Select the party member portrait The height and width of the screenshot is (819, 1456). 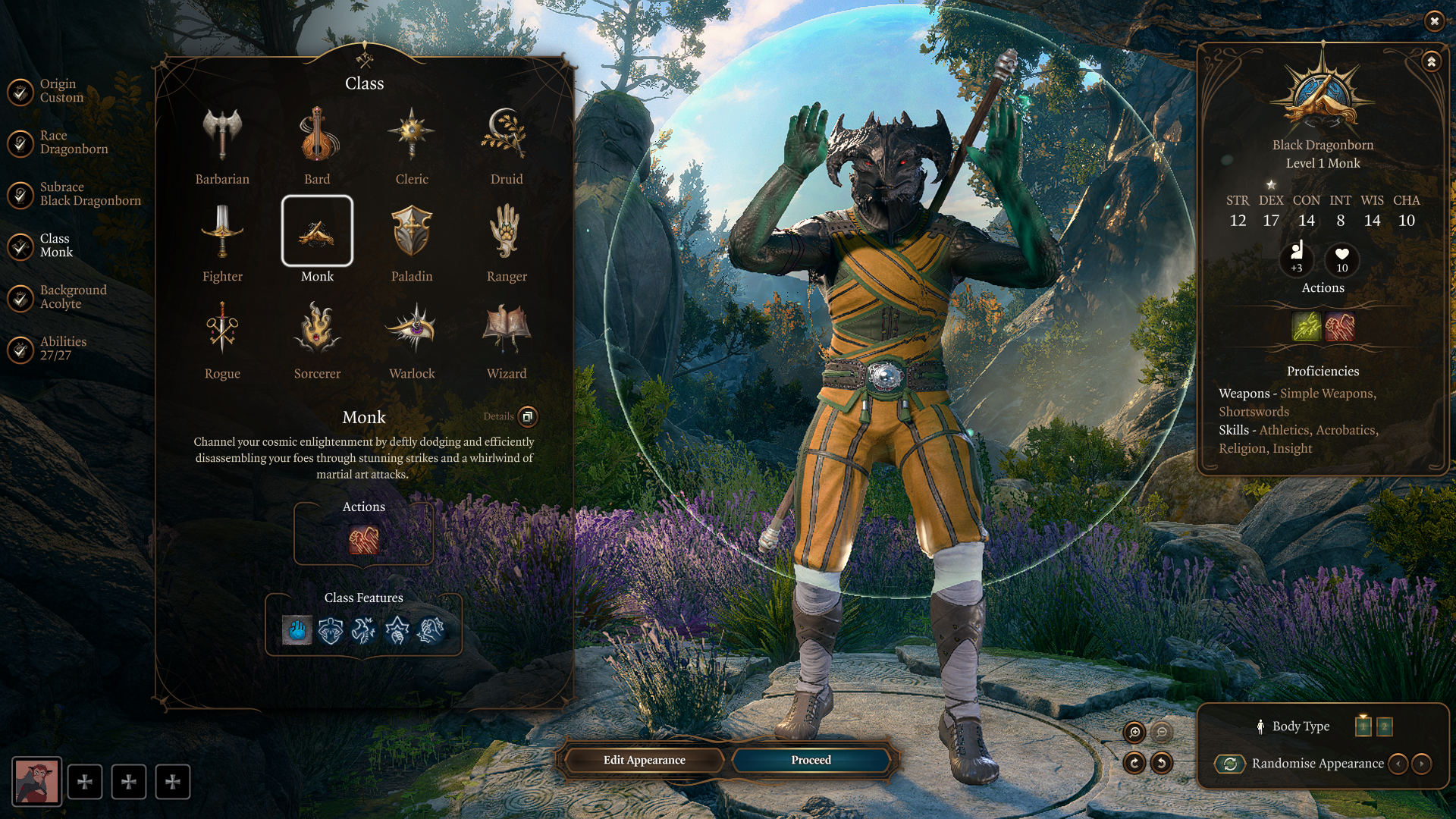click(x=36, y=781)
